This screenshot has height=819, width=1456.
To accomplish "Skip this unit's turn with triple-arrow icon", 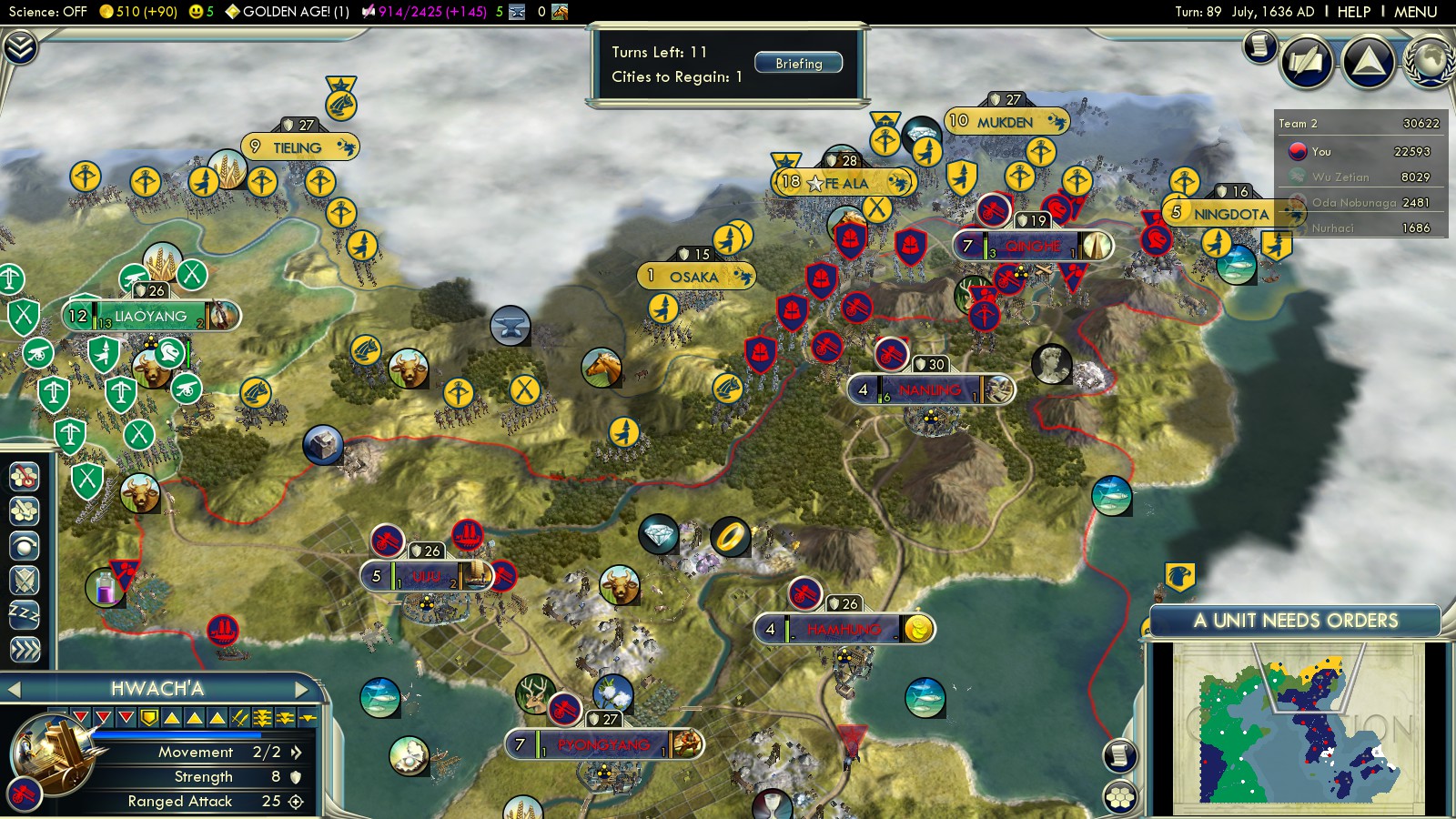I will coord(25,649).
